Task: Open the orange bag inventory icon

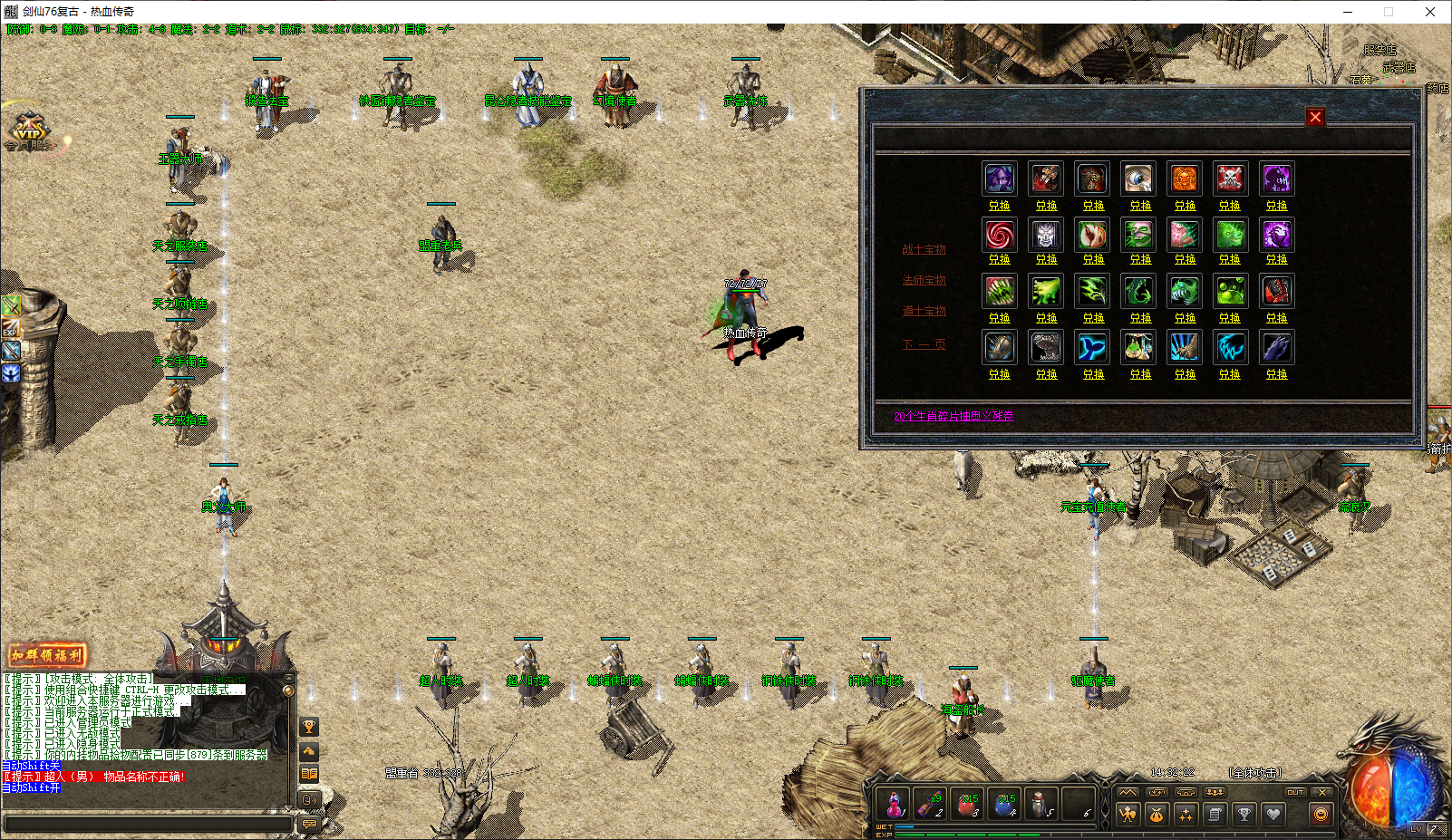Action: tap(1156, 813)
